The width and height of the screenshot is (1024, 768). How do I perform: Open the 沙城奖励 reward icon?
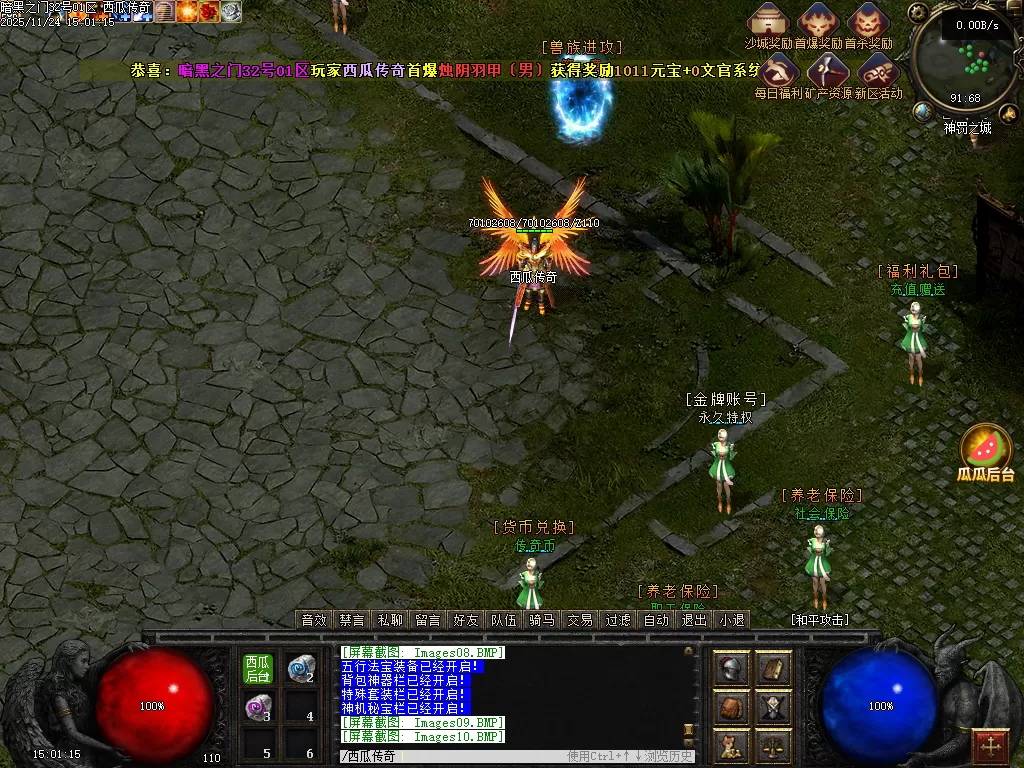pyautogui.click(x=769, y=19)
